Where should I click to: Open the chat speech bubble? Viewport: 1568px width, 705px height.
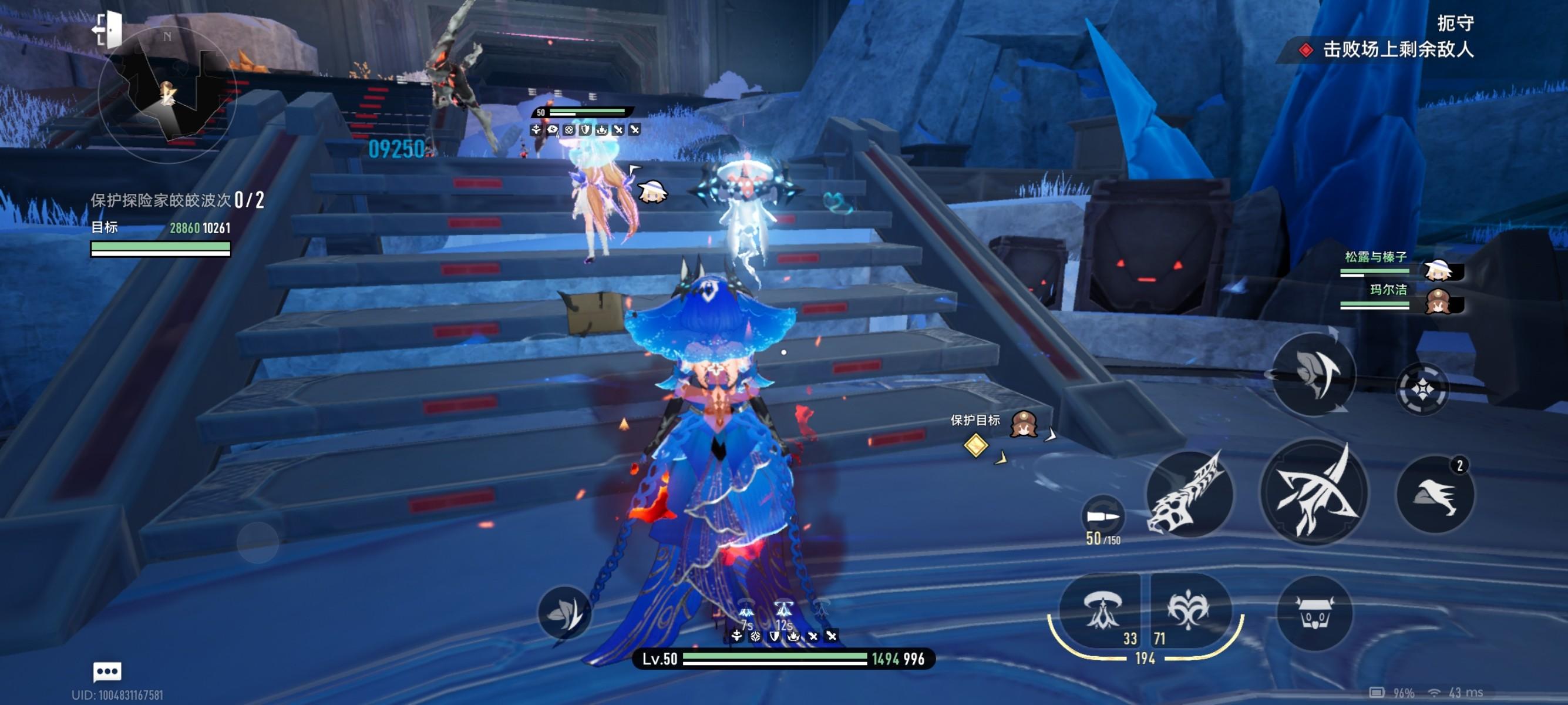[x=107, y=672]
